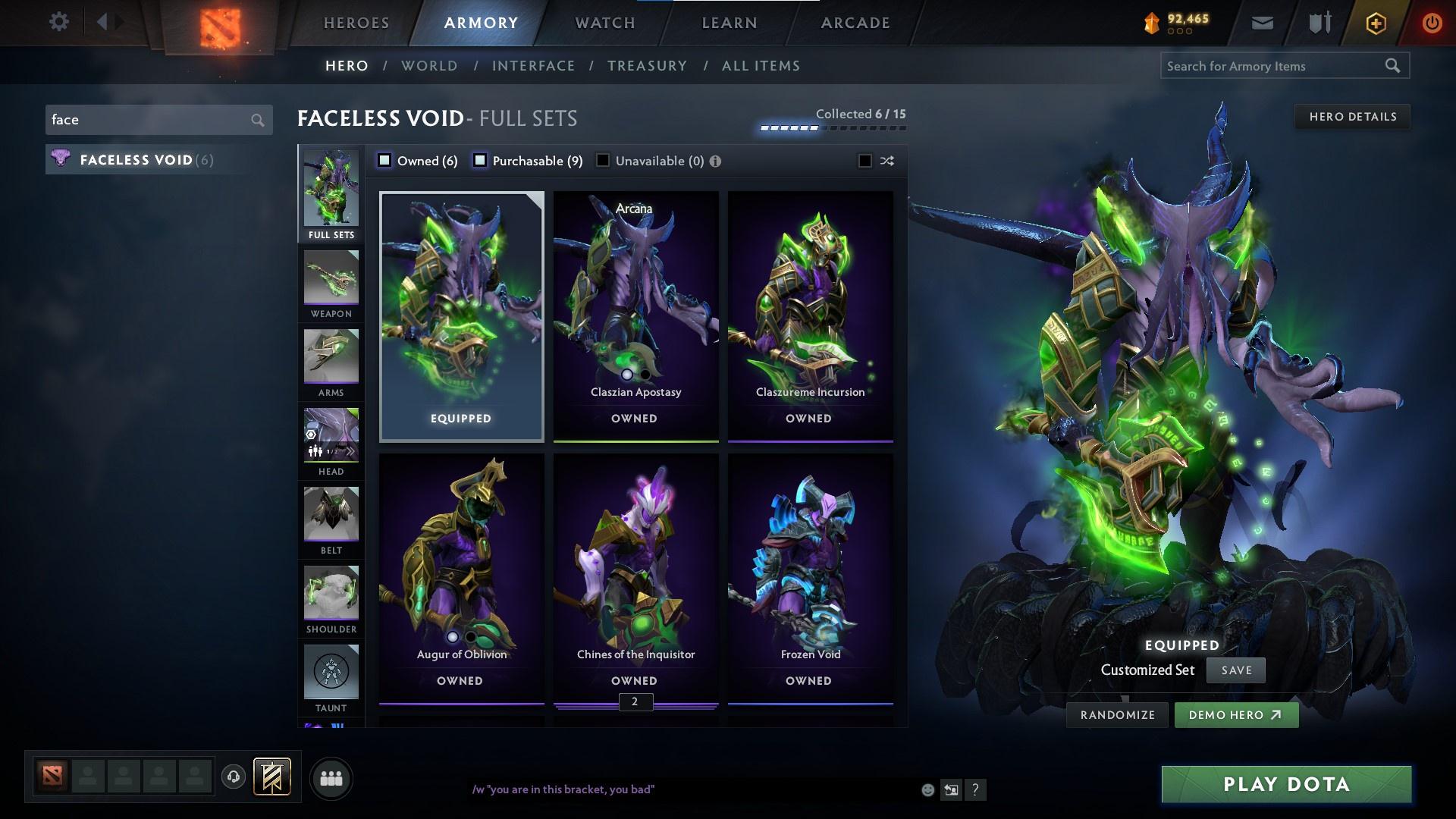1456x819 pixels.
Task: Switch to the TREASURY tab
Action: coord(647,66)
